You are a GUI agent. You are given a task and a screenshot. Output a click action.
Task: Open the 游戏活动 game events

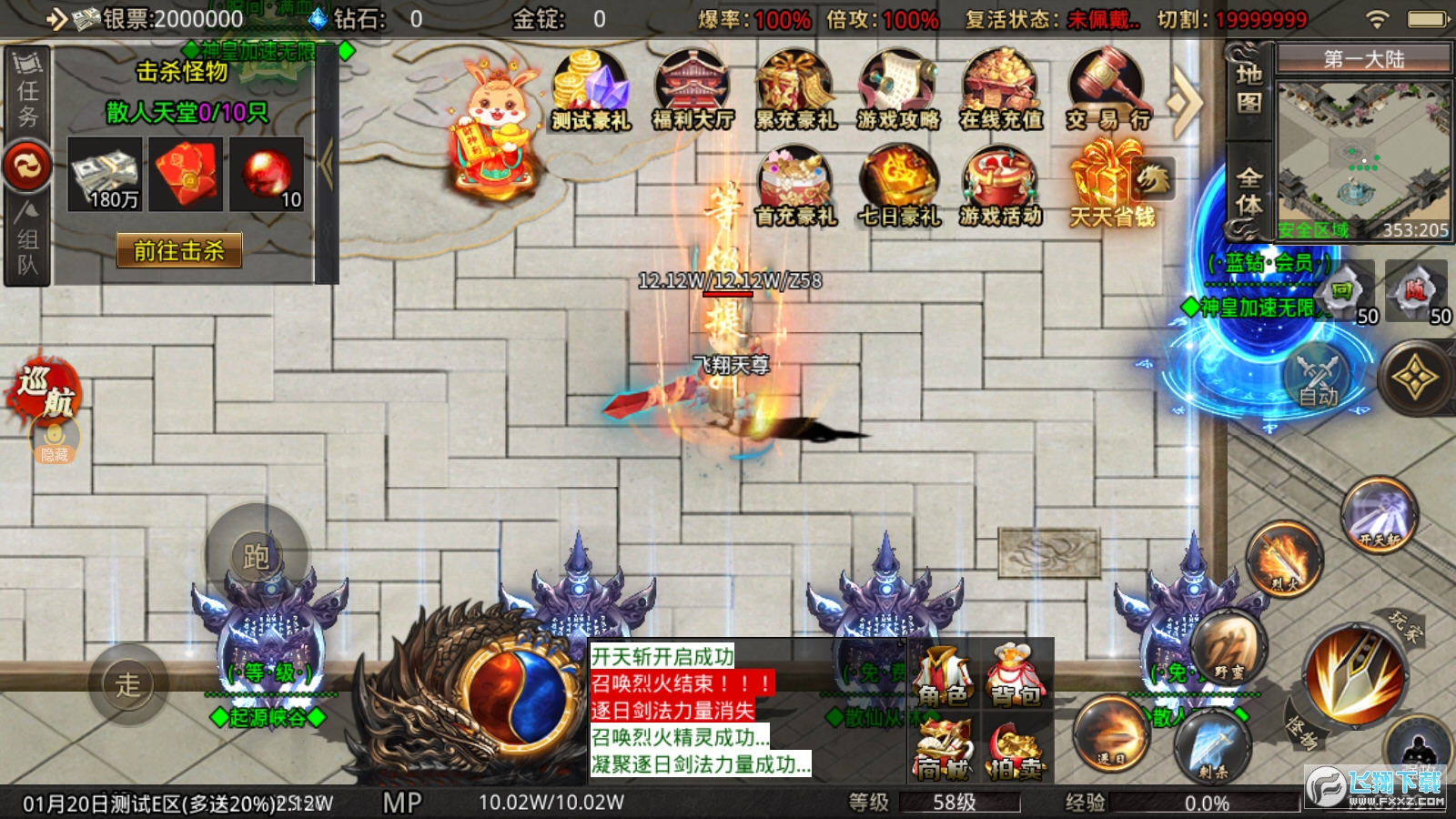(x=1001, y=188)
